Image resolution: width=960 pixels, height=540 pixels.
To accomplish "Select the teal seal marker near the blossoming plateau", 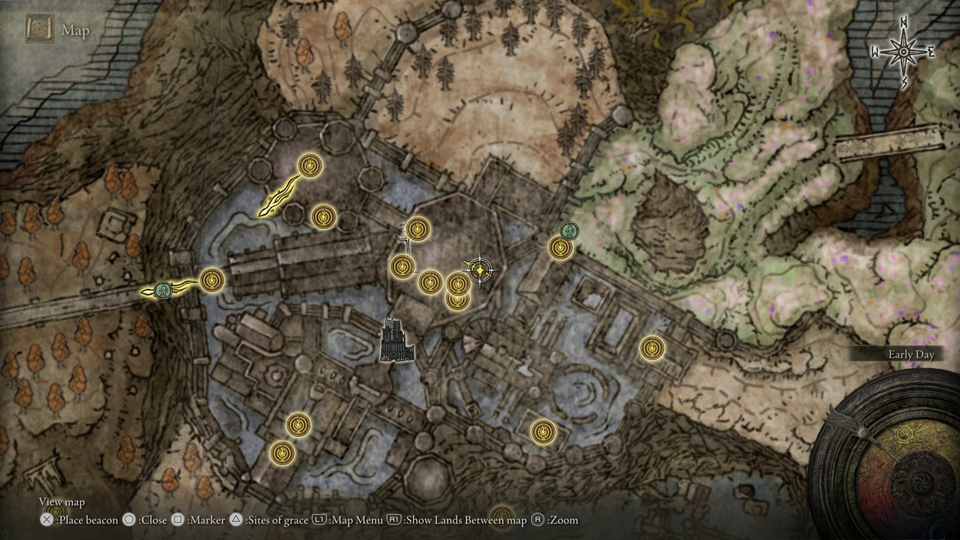I will coord(569,231).
